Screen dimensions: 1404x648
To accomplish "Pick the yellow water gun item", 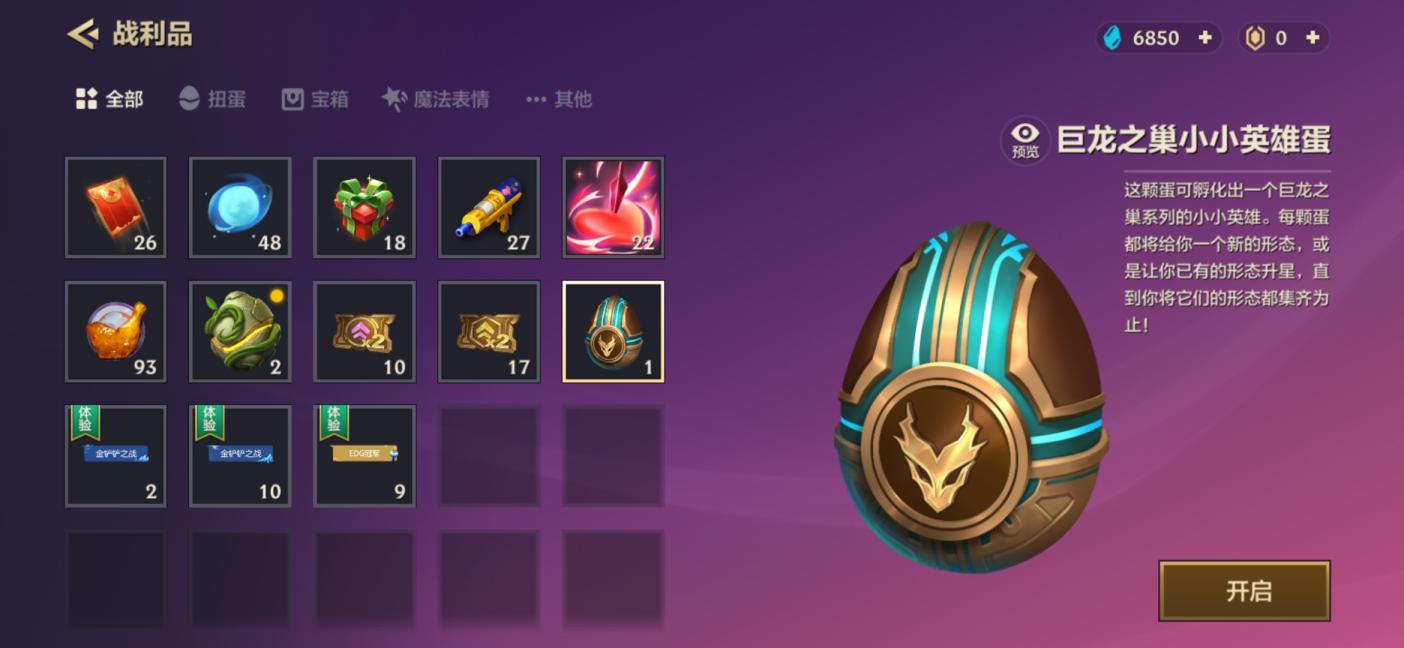I will tap(489, 207).
